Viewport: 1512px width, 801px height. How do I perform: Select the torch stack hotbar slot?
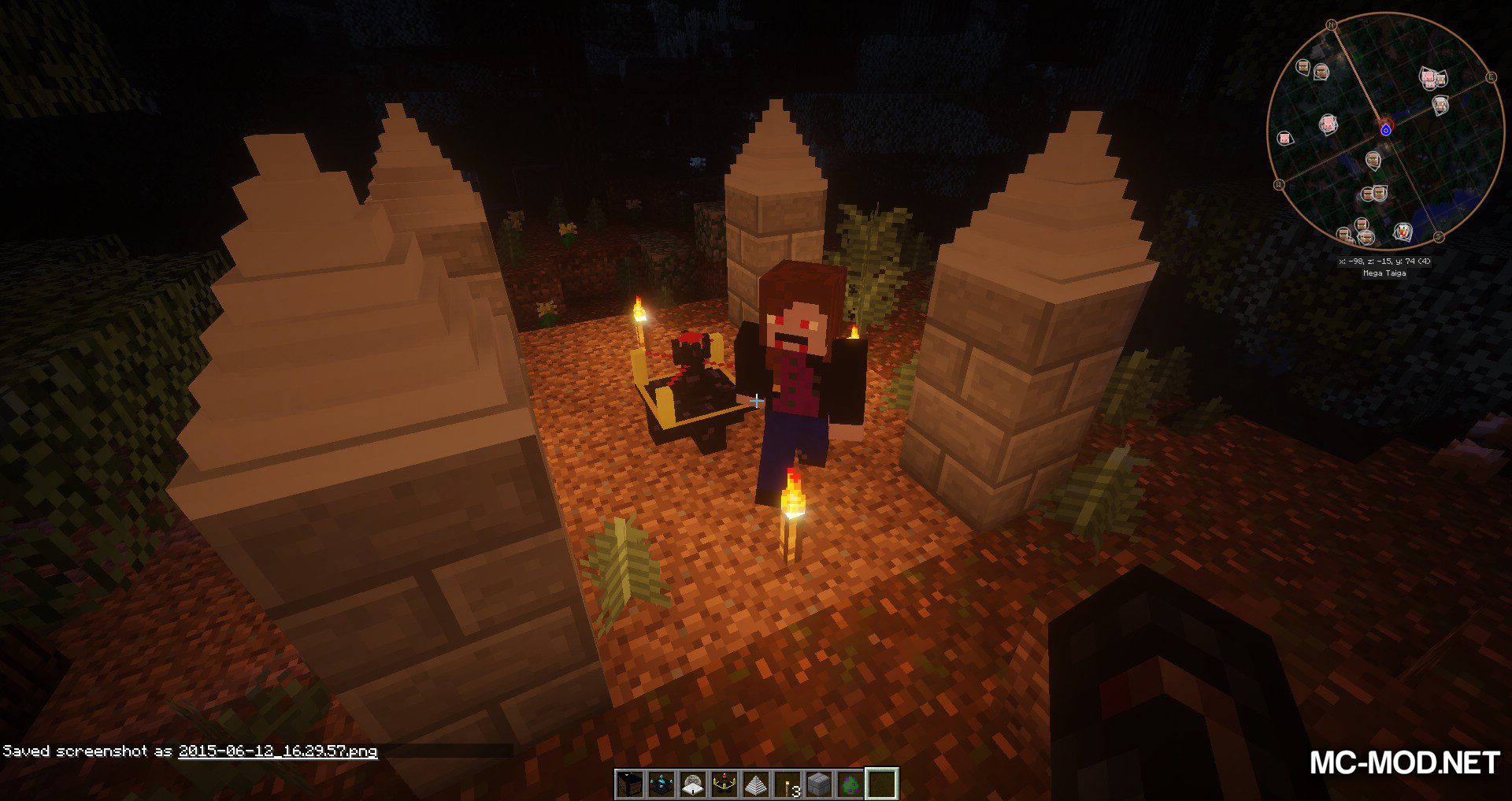pos(787,784)
